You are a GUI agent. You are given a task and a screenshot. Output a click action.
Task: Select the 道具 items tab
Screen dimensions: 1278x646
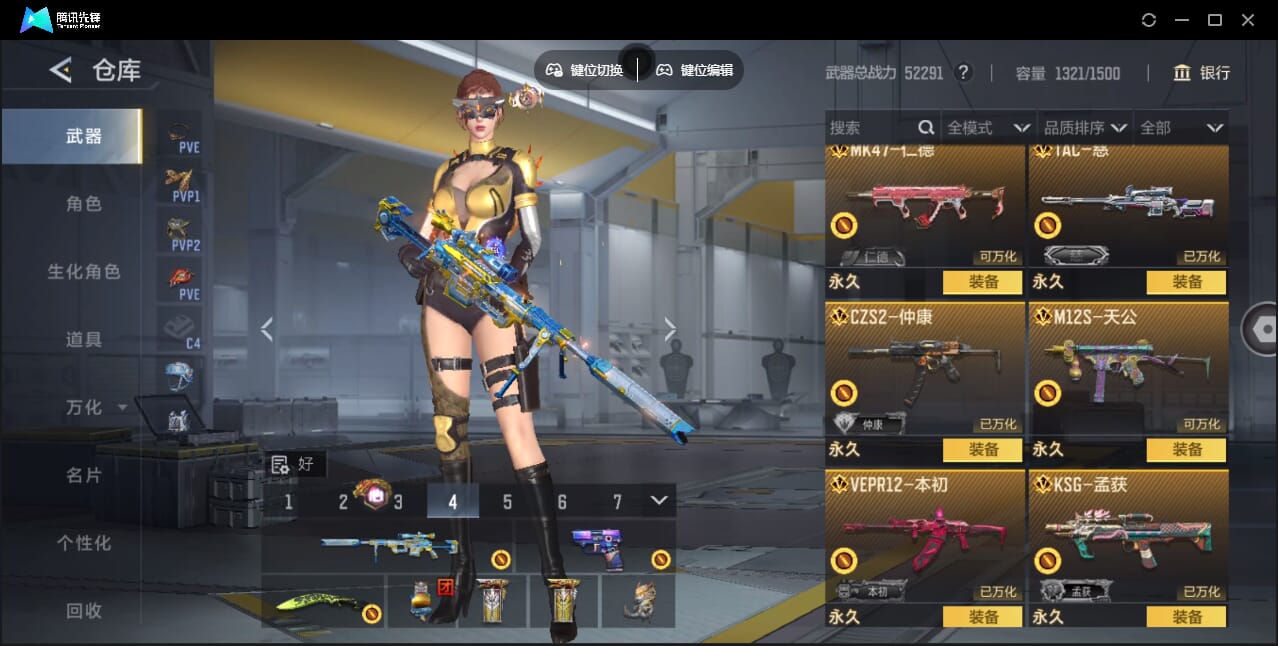pos(84,340)
